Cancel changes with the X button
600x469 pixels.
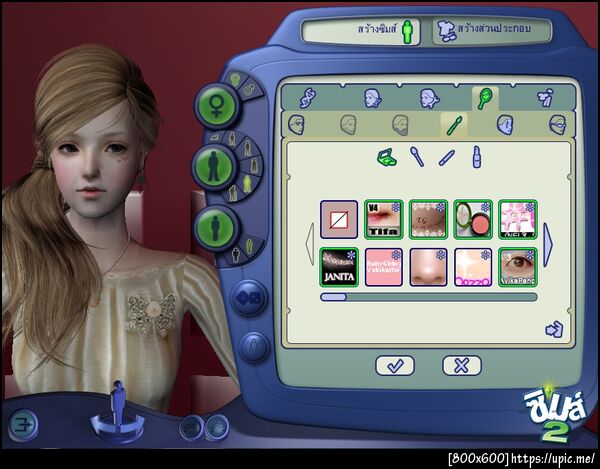click(461, 366)
